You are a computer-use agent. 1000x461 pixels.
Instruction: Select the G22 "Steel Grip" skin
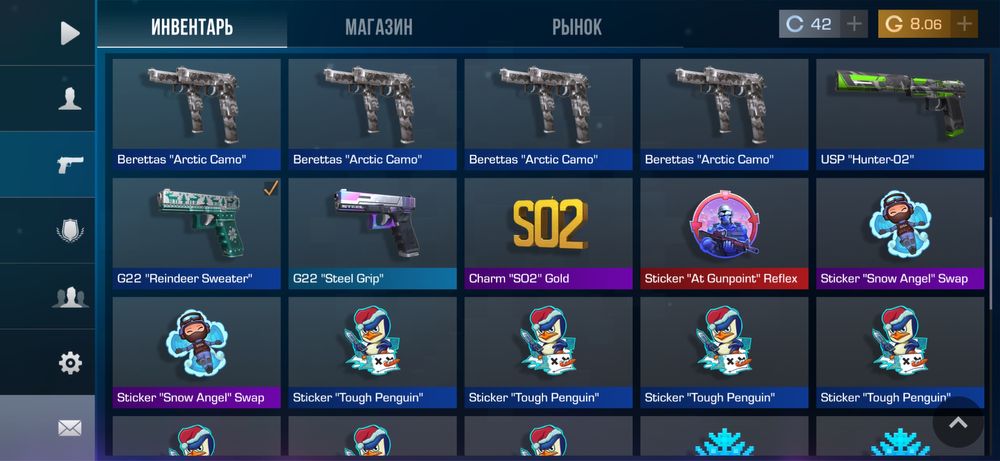[x=372, y=234]
